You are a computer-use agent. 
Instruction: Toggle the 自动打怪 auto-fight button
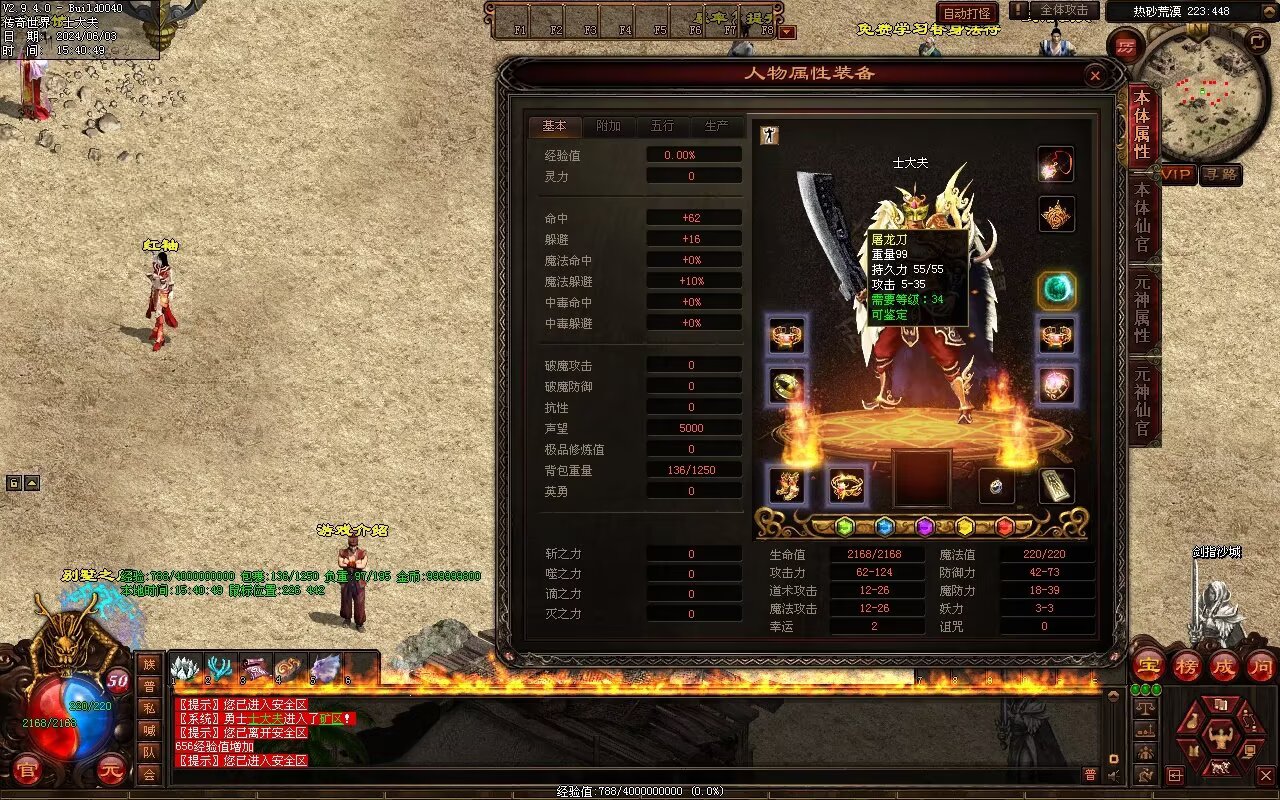point(967,13)
